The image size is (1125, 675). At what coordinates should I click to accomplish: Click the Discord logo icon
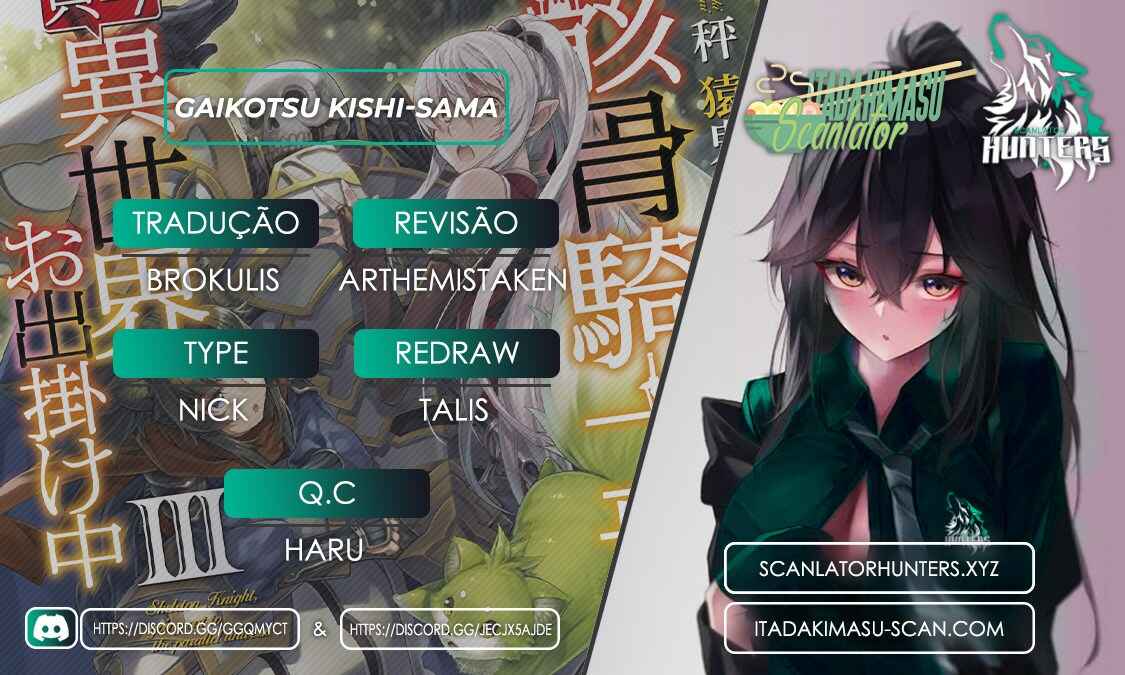[x=51, y=628]
